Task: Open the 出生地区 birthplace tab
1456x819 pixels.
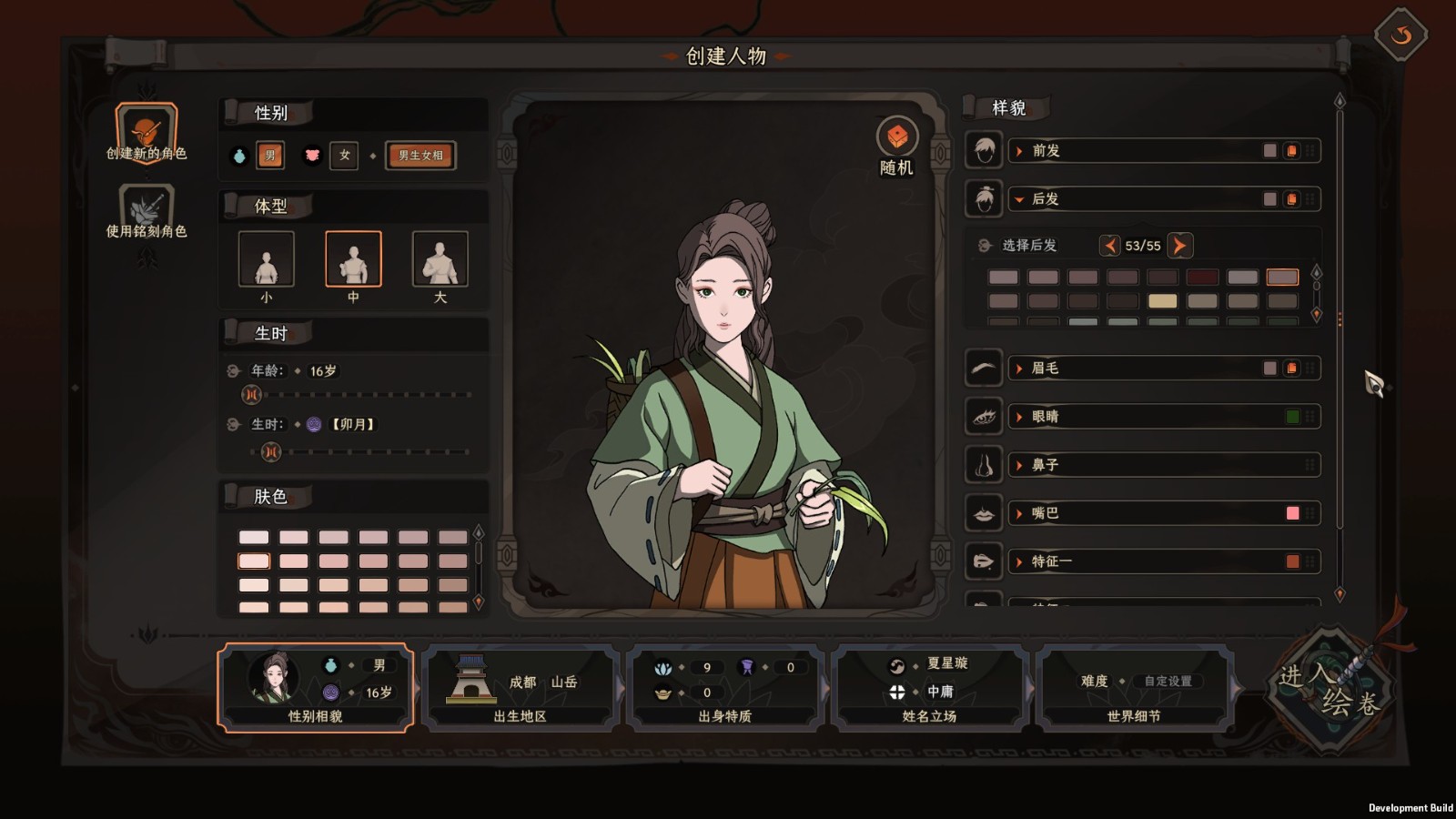Action: [x=520, y=688]
